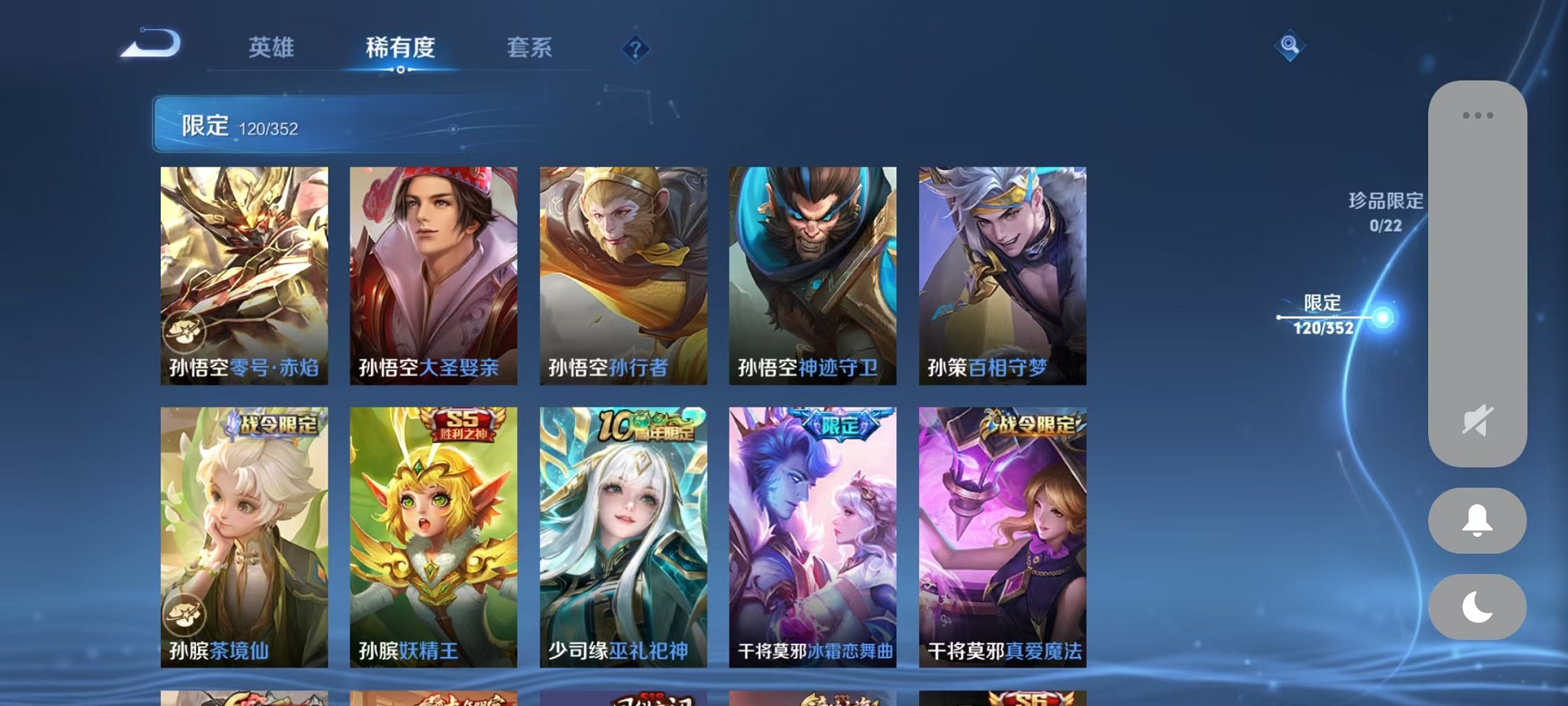
Task: Click the help question mark icon
Action: pos(633,49)
